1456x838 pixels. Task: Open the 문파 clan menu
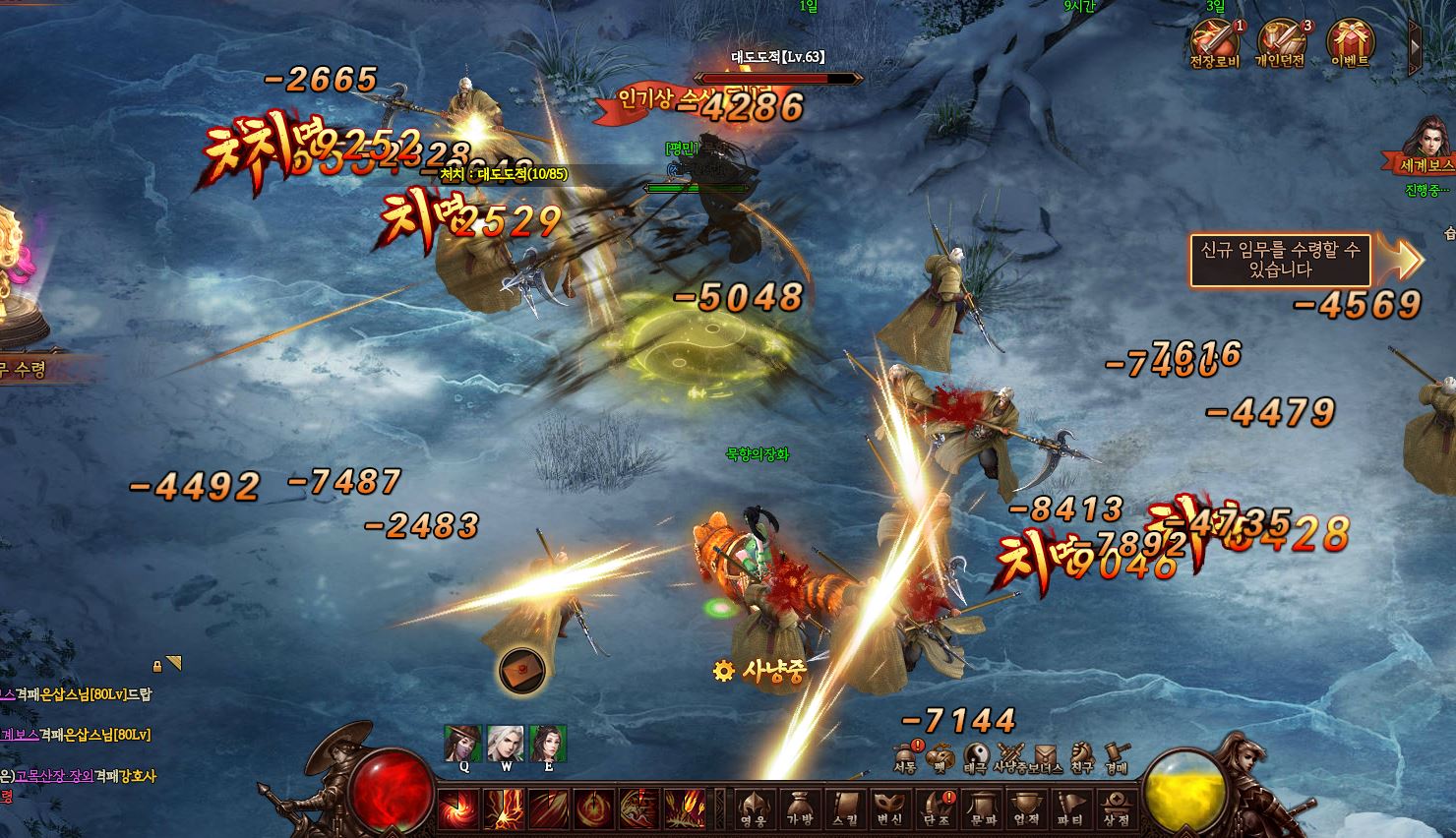click(981, 808)
